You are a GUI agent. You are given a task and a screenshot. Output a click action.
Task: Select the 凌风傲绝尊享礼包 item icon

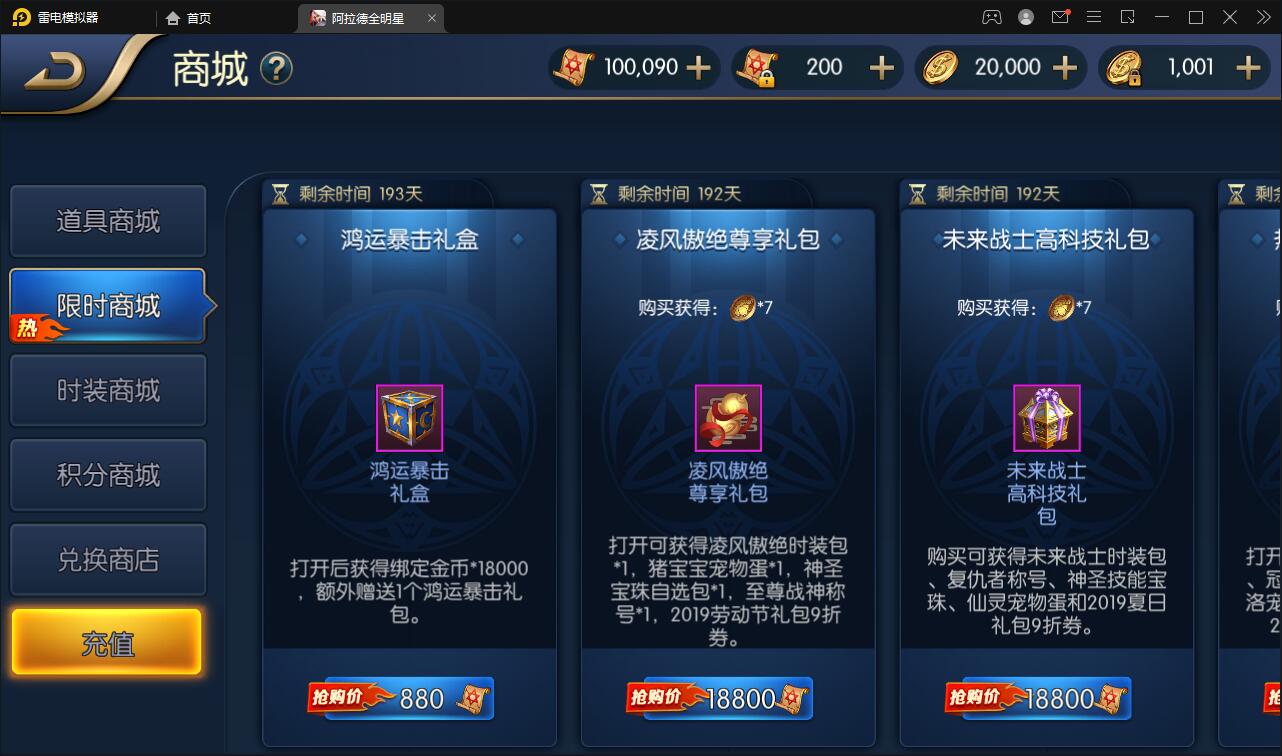(728, 418)
